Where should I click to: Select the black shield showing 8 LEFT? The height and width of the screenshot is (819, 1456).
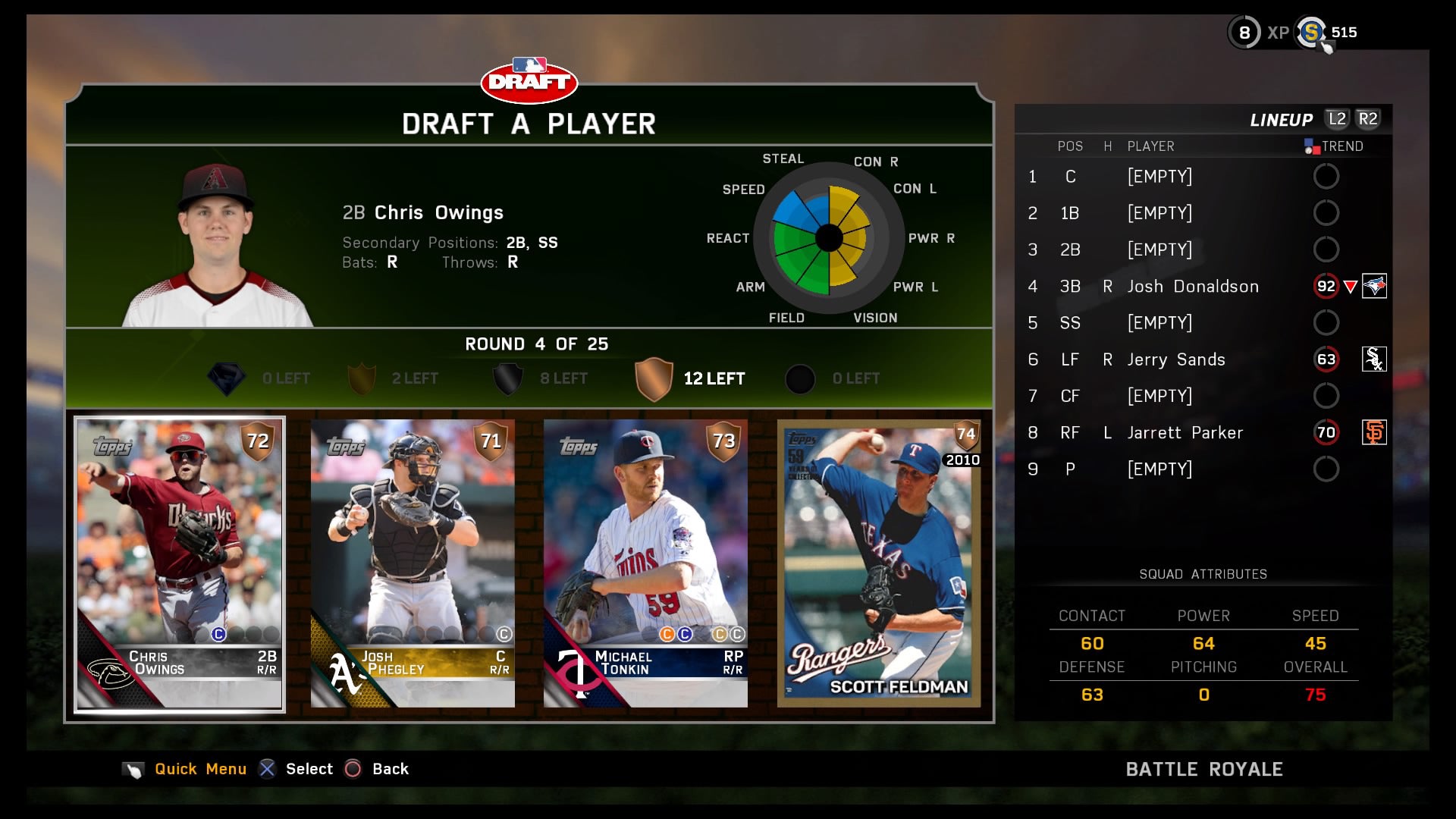pyautogui.click(x=507, y=378)
